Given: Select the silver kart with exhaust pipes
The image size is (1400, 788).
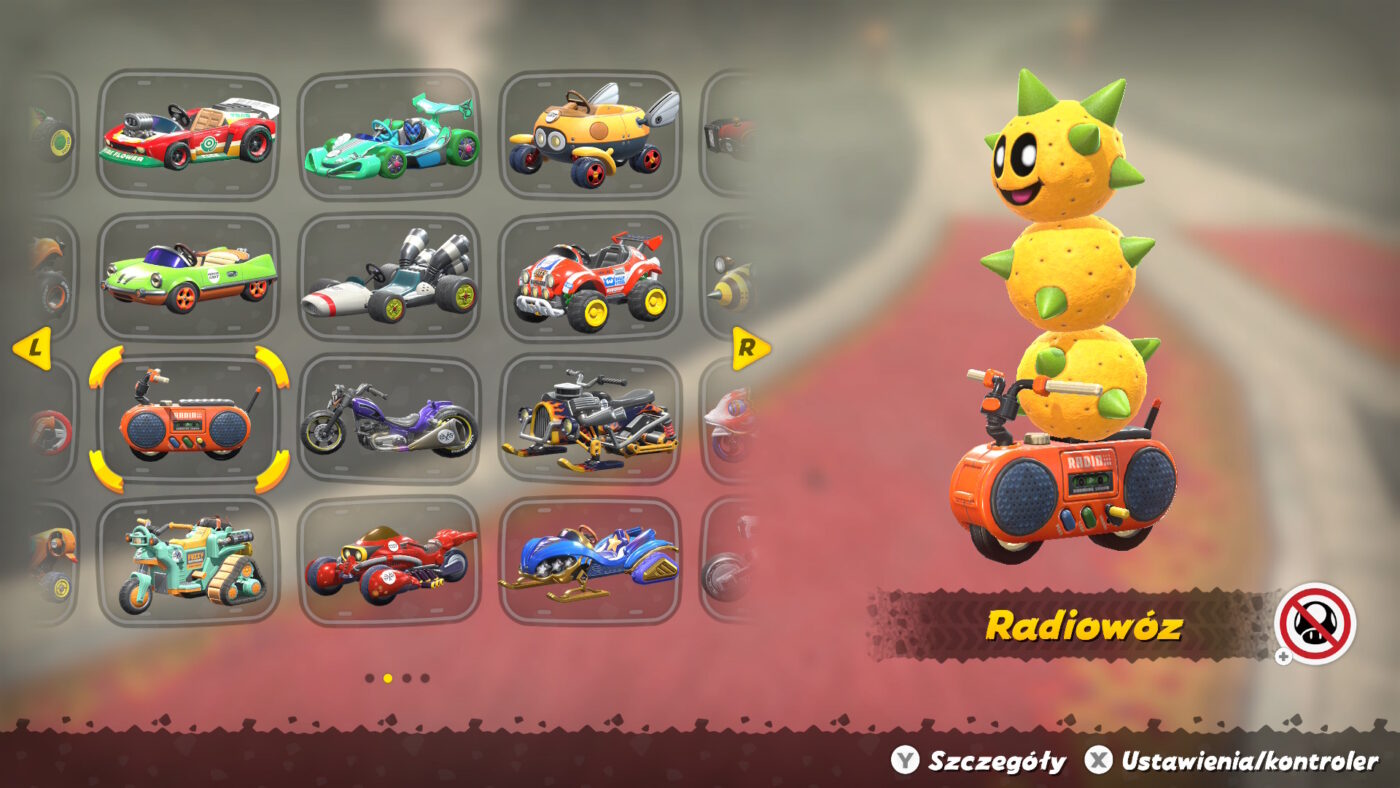Looking at the screenshot, I should click(x=390, y=275).
